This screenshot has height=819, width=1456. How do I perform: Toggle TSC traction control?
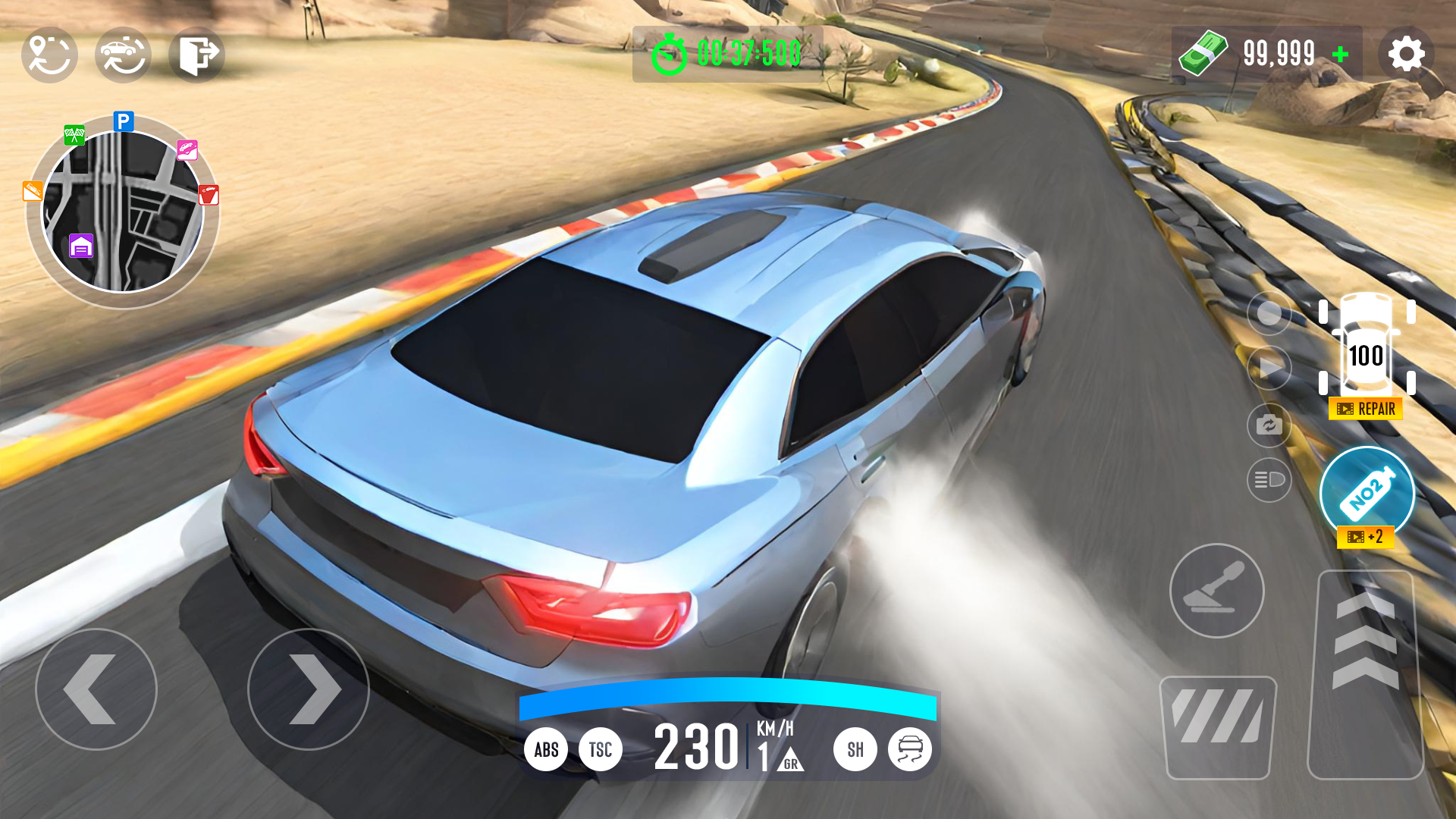click(x=601, y=749)
